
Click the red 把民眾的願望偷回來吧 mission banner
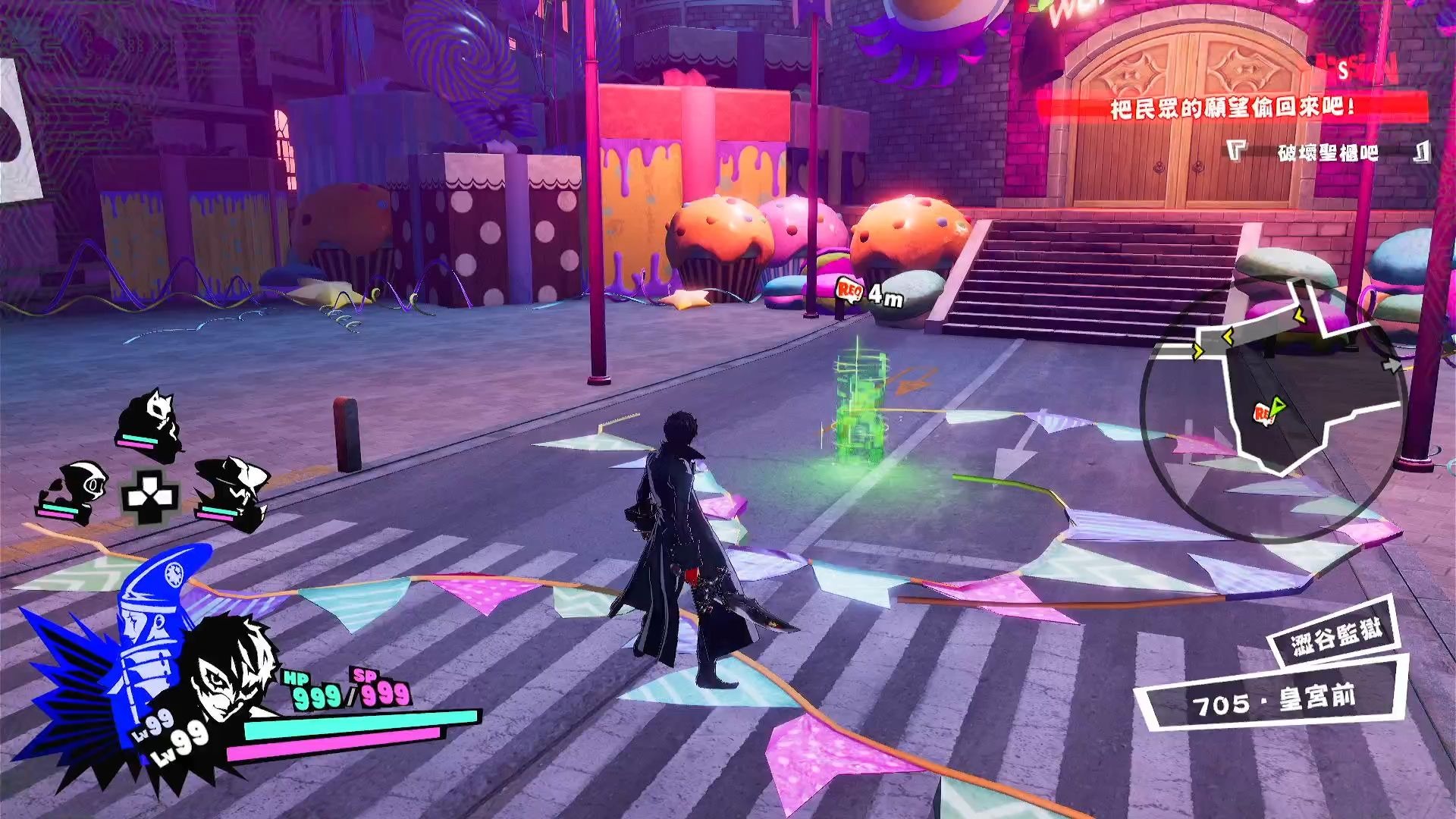click(1232, 108)
